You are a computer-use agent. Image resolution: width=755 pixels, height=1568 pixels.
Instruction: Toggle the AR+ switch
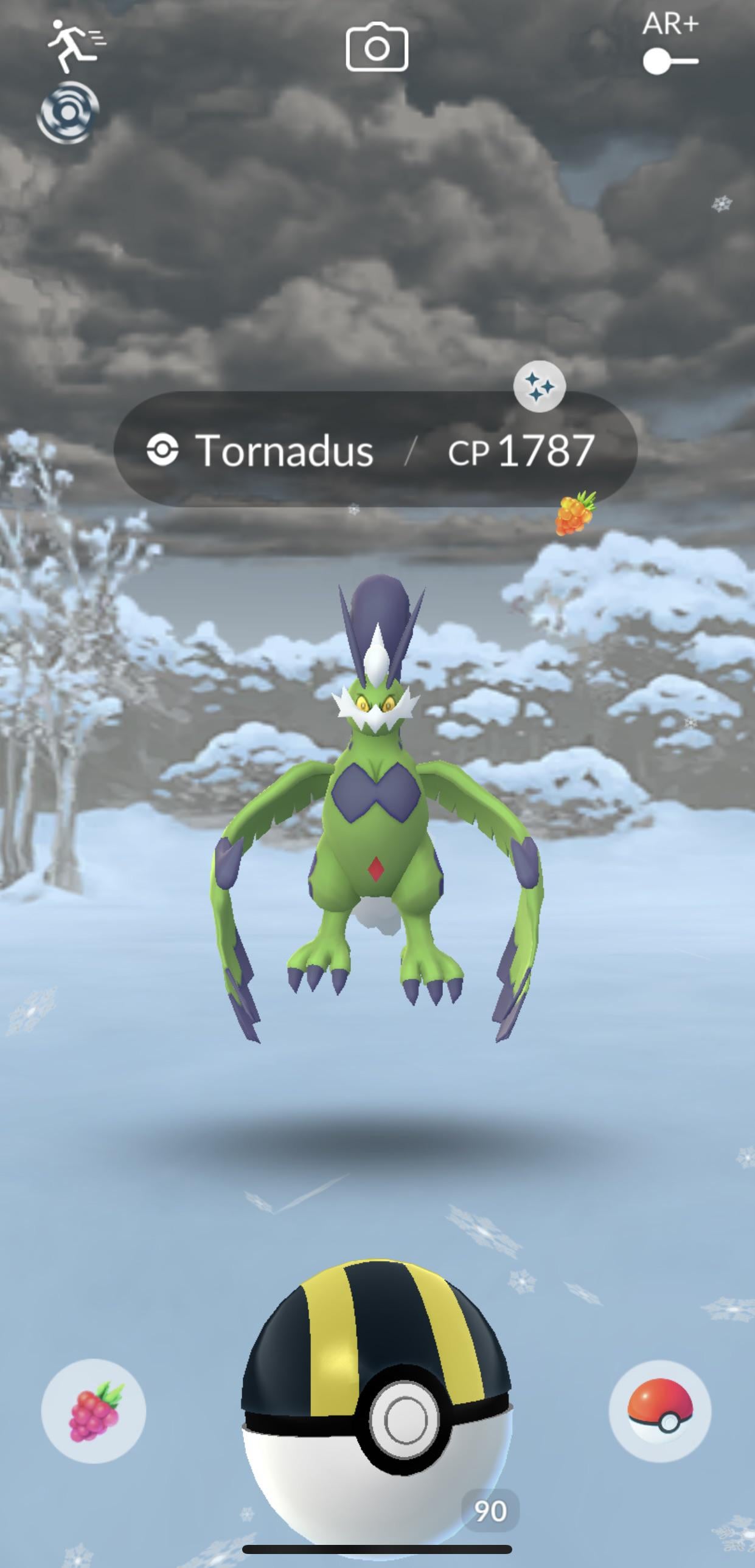670,61
